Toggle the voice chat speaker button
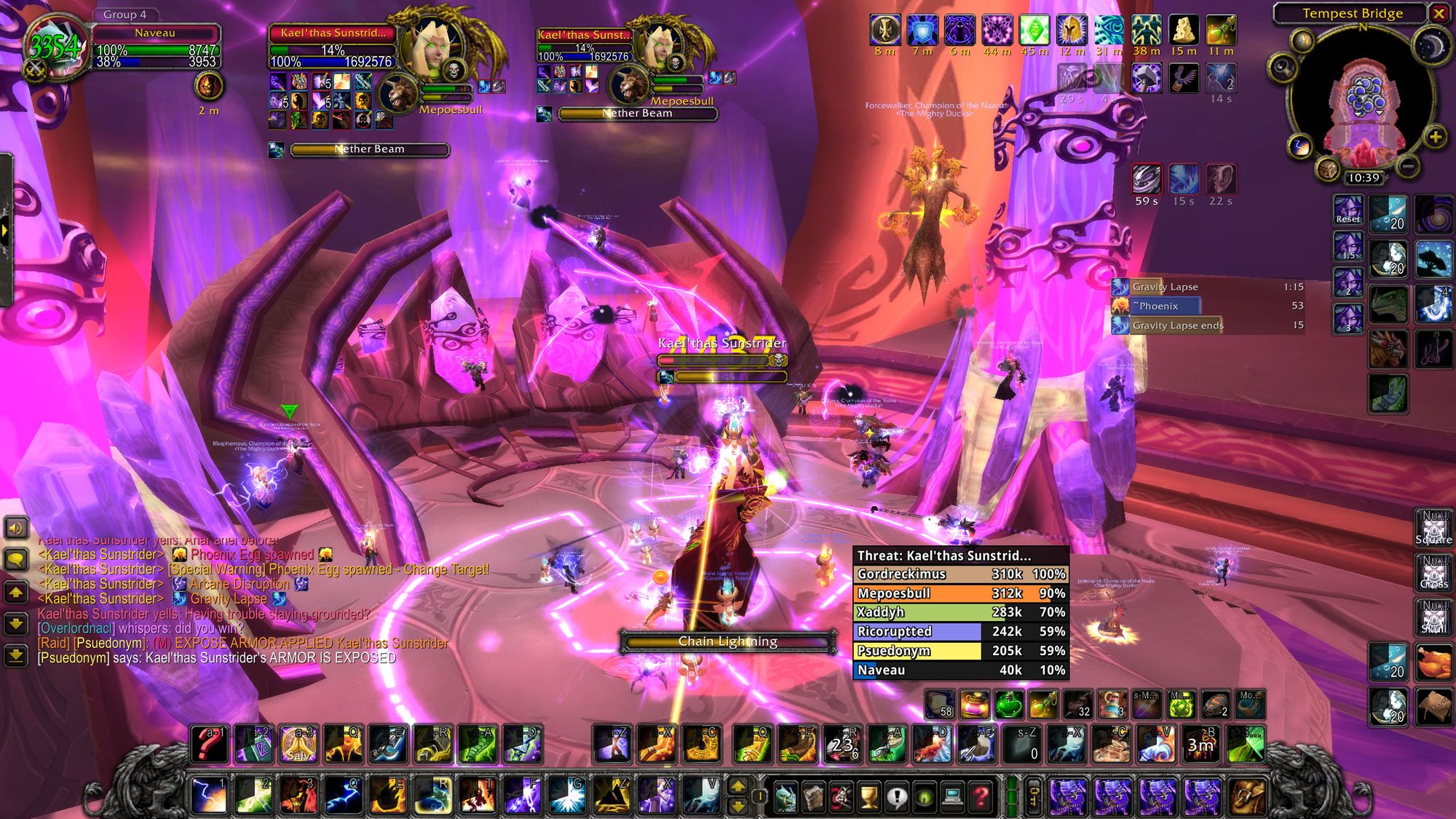The height and width of the screenshot is (819, 1456). point(16,527)
